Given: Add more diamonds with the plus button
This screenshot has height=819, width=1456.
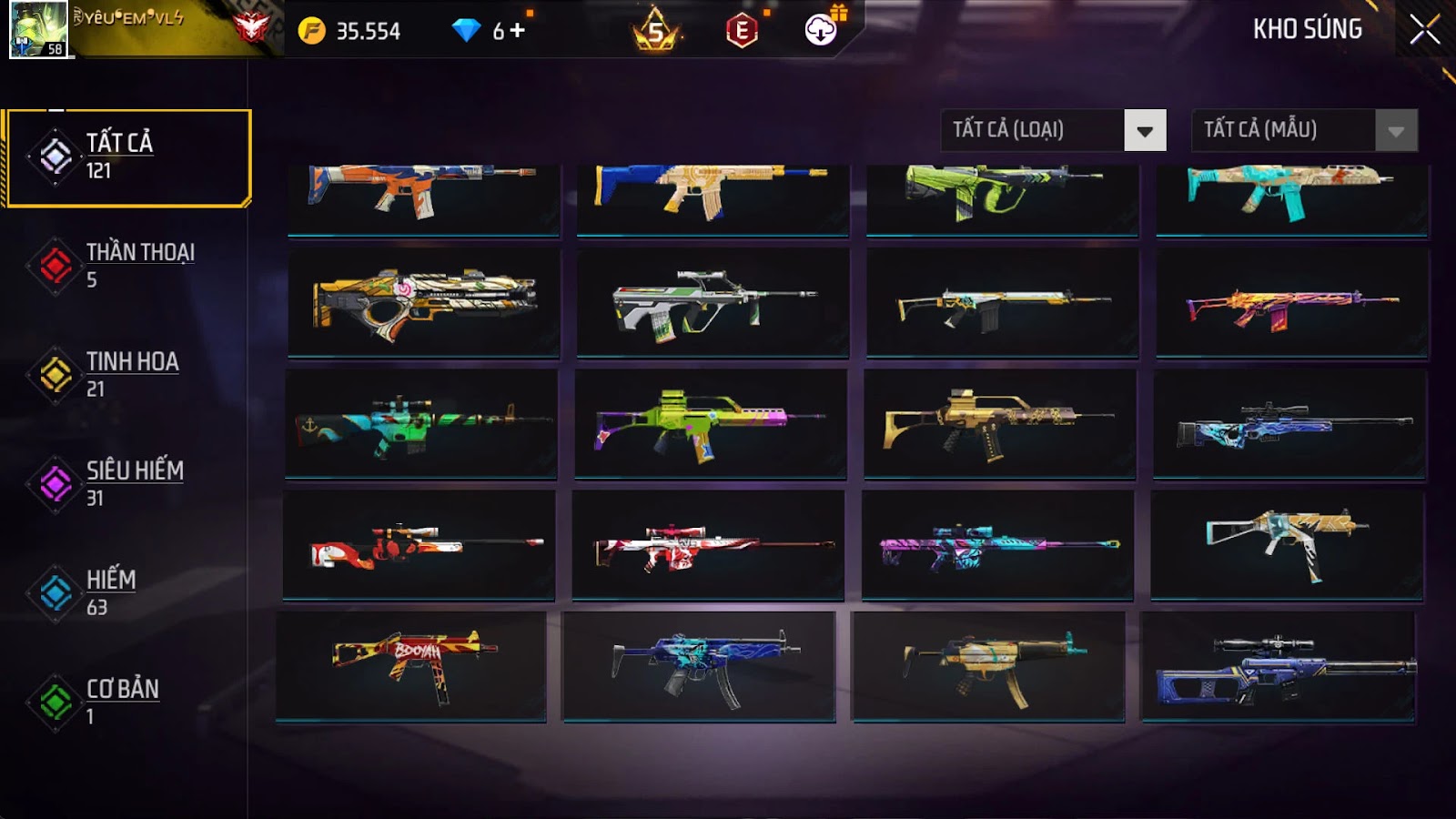Looking at the screenshot, I should pos(518,30).
